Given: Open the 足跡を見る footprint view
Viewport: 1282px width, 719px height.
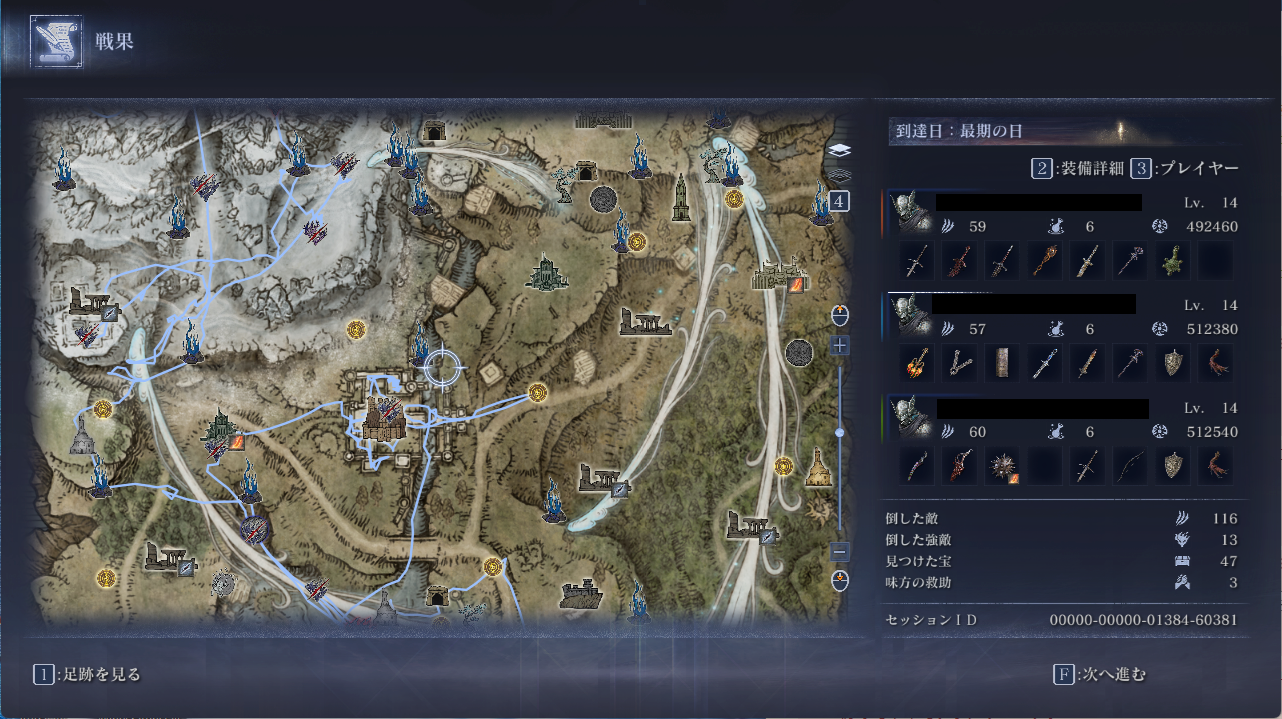Looking at the screenshot, I should 88,674.
